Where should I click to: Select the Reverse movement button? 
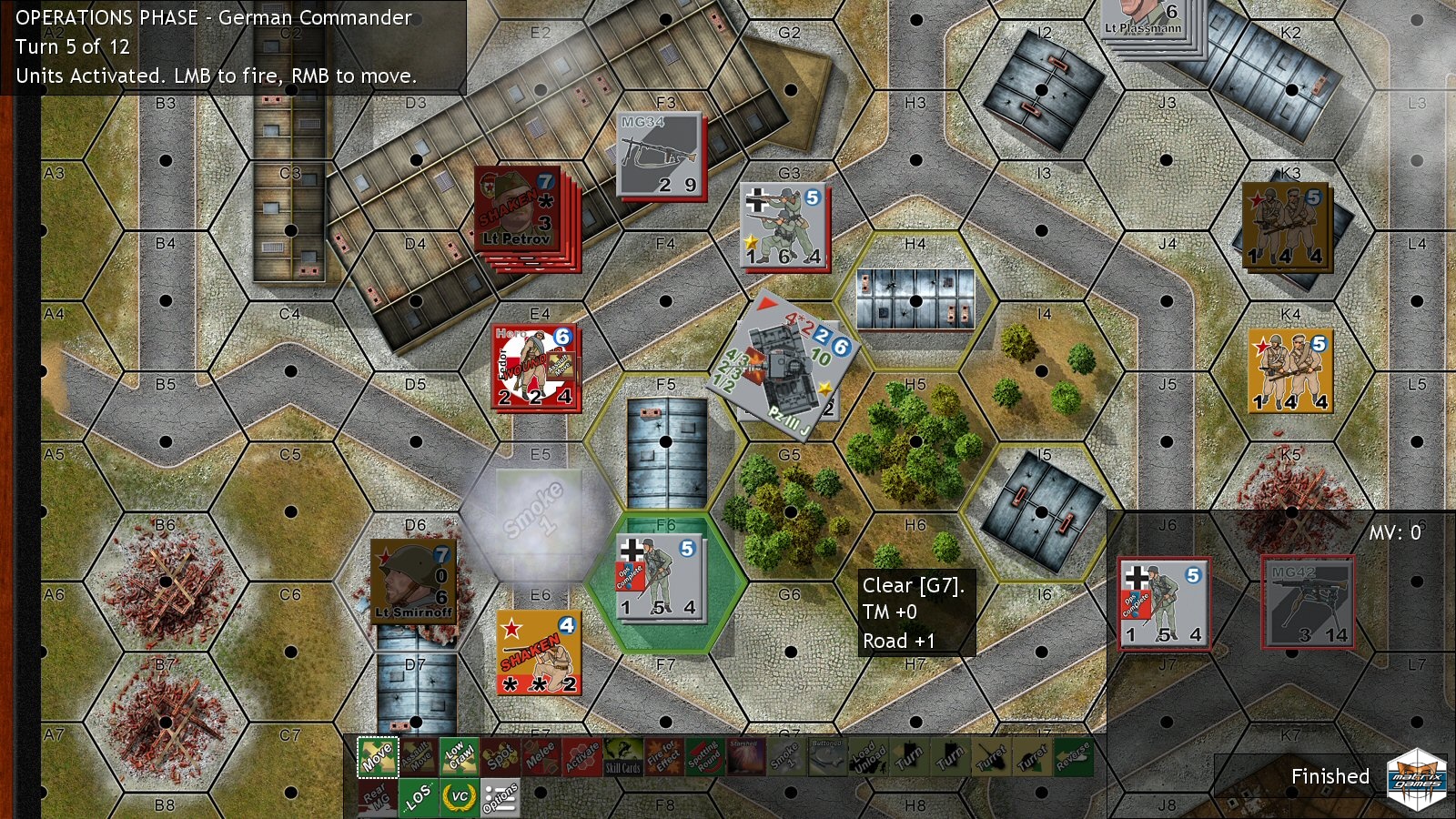[1073, 757]
